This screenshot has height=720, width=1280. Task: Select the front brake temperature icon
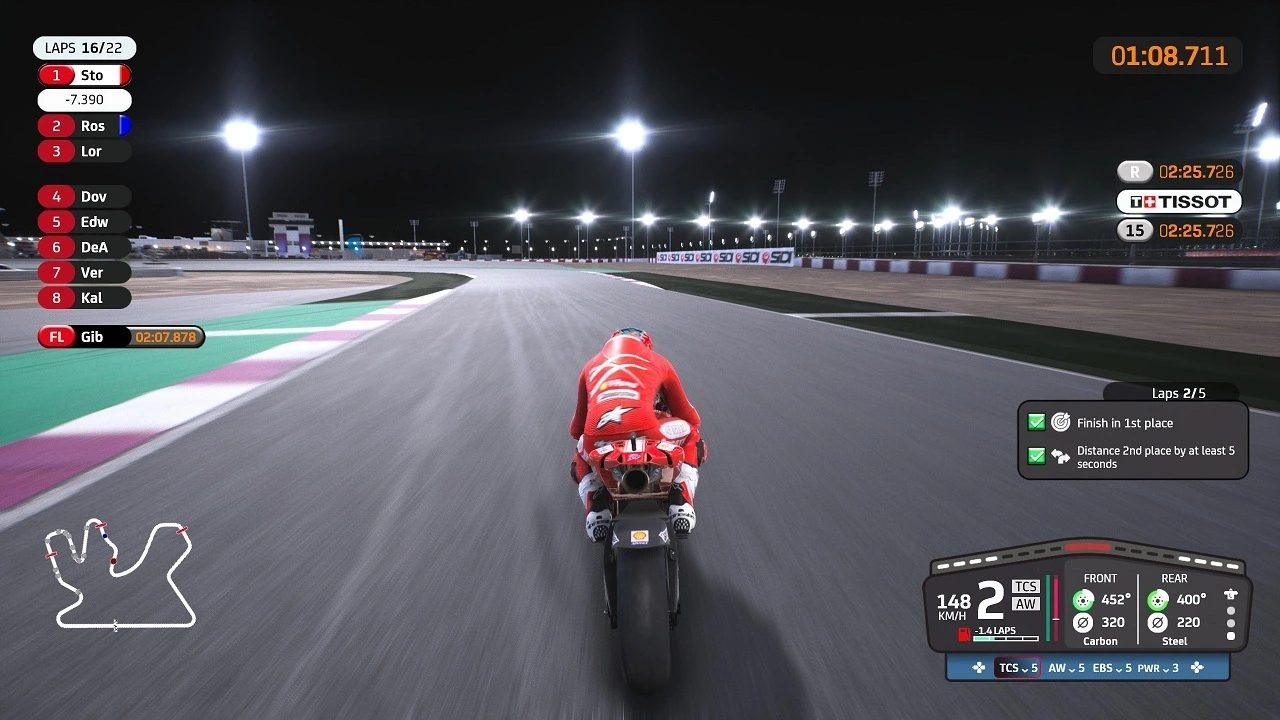click(1084, 600)
